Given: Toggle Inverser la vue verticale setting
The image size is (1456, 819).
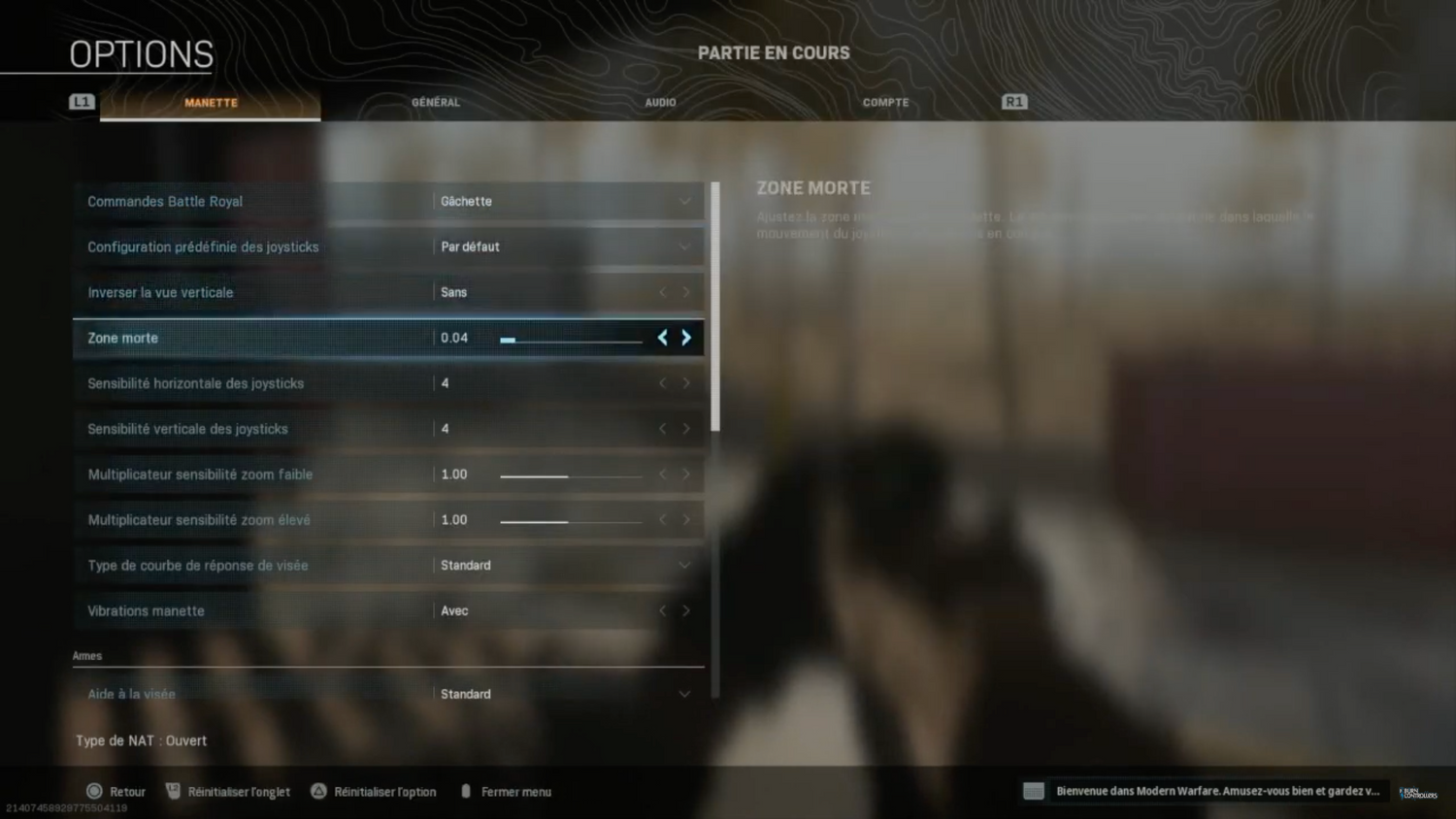Looking at the screenshot, I should [686, 292].
